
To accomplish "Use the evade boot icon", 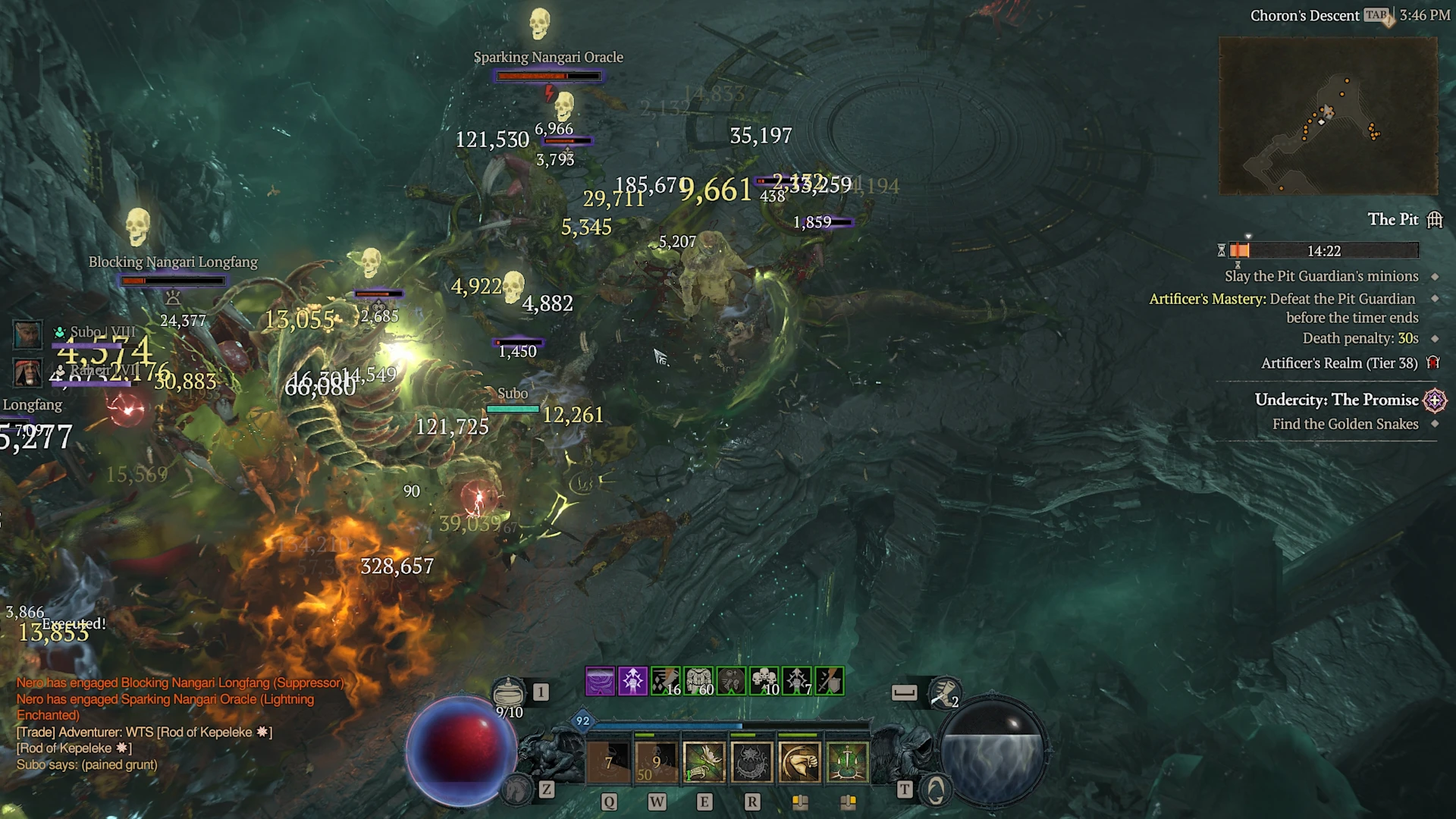I will point(944,692).
